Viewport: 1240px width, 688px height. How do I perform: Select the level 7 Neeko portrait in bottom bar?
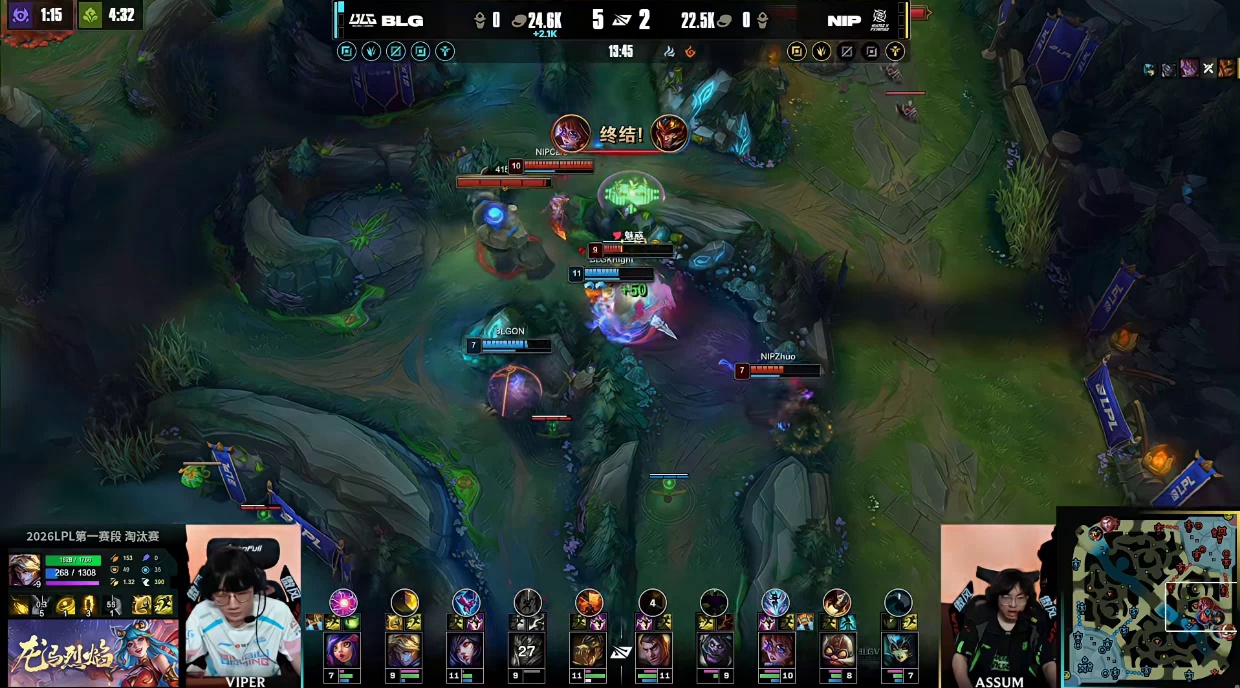click(898, 650)
